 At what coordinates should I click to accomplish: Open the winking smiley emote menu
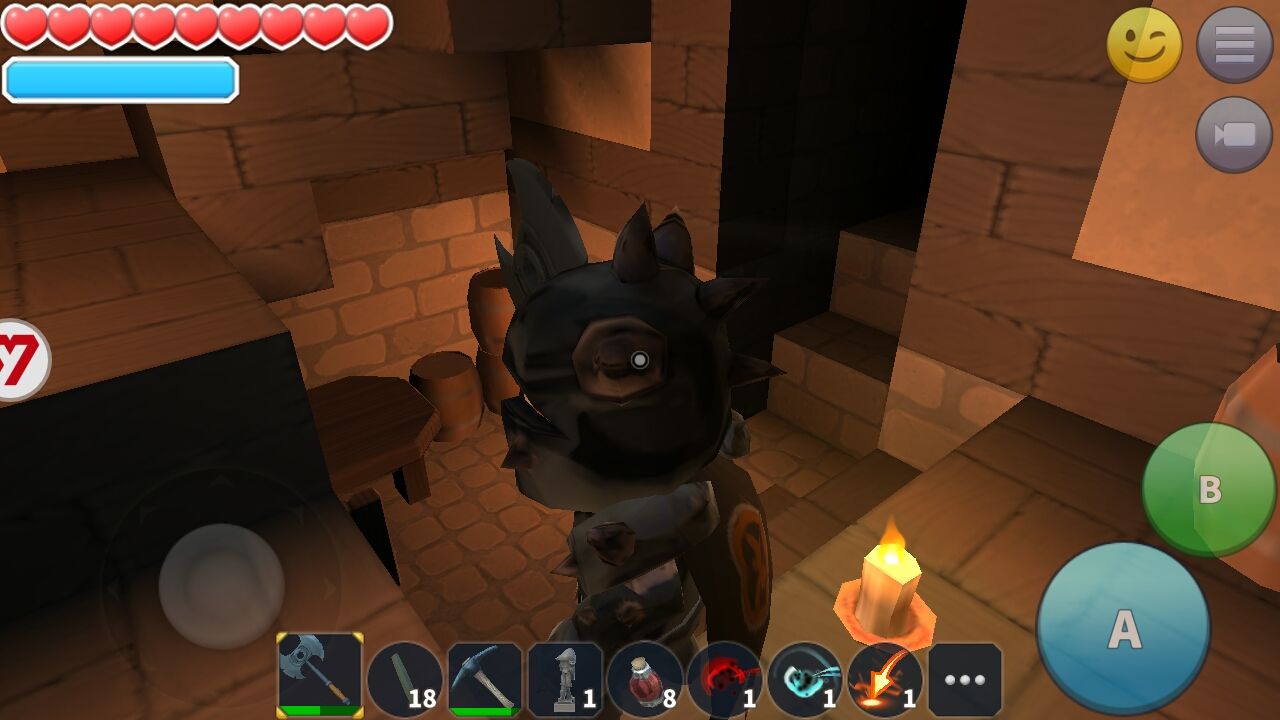point(1144,45)
